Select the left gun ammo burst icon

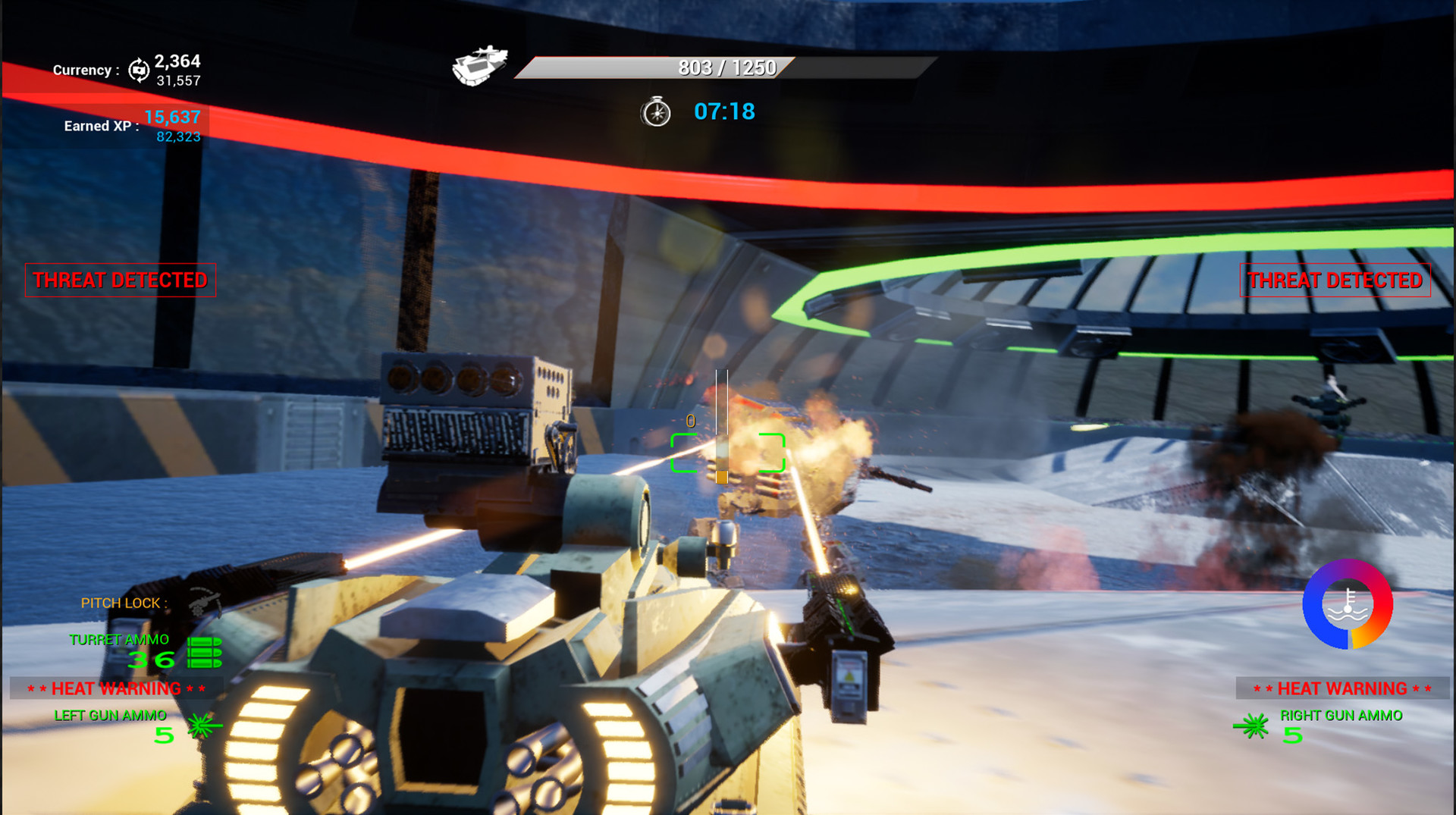(199, 725)
